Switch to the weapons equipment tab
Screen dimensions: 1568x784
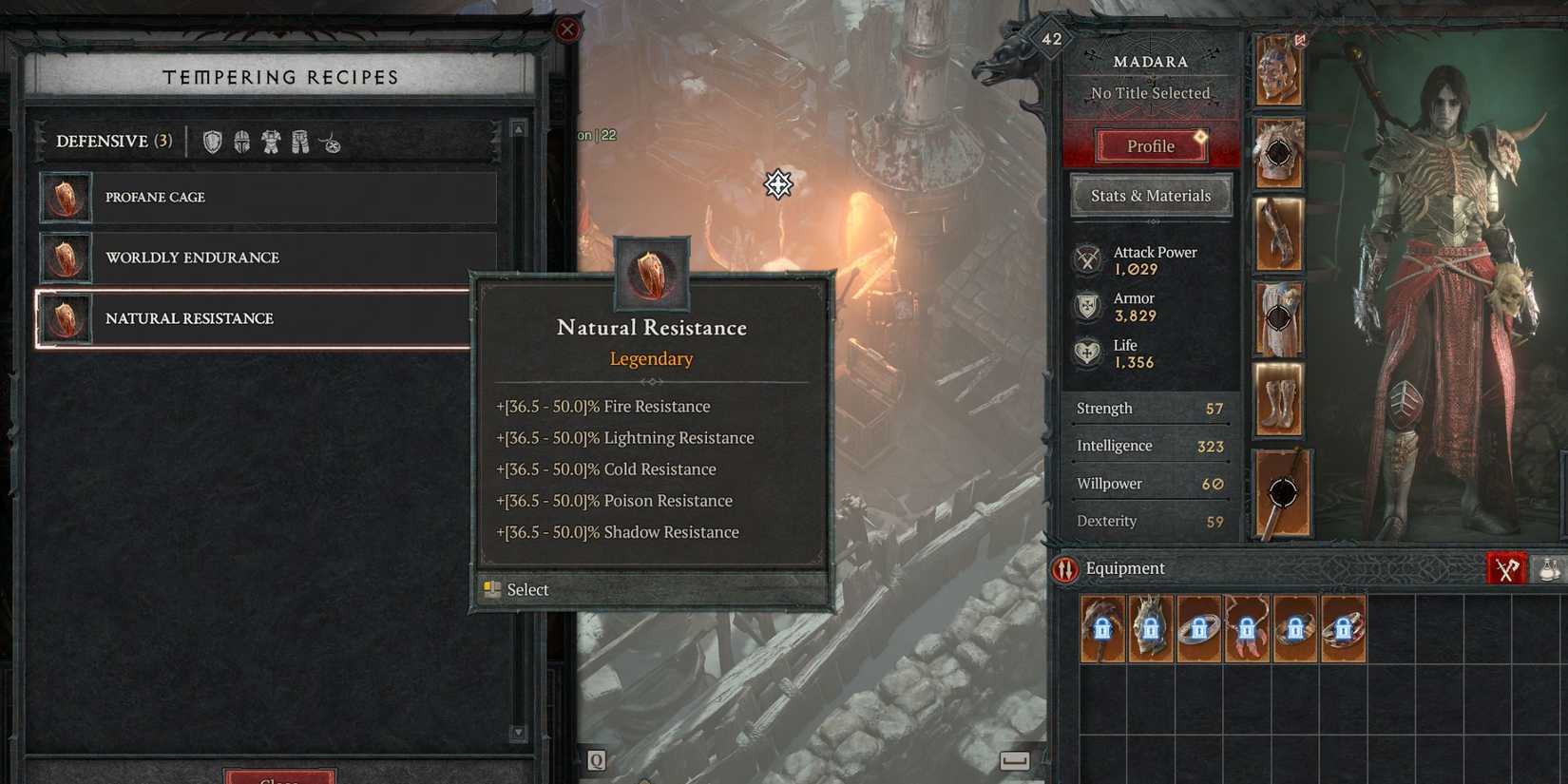click(x=1506, y=567)
